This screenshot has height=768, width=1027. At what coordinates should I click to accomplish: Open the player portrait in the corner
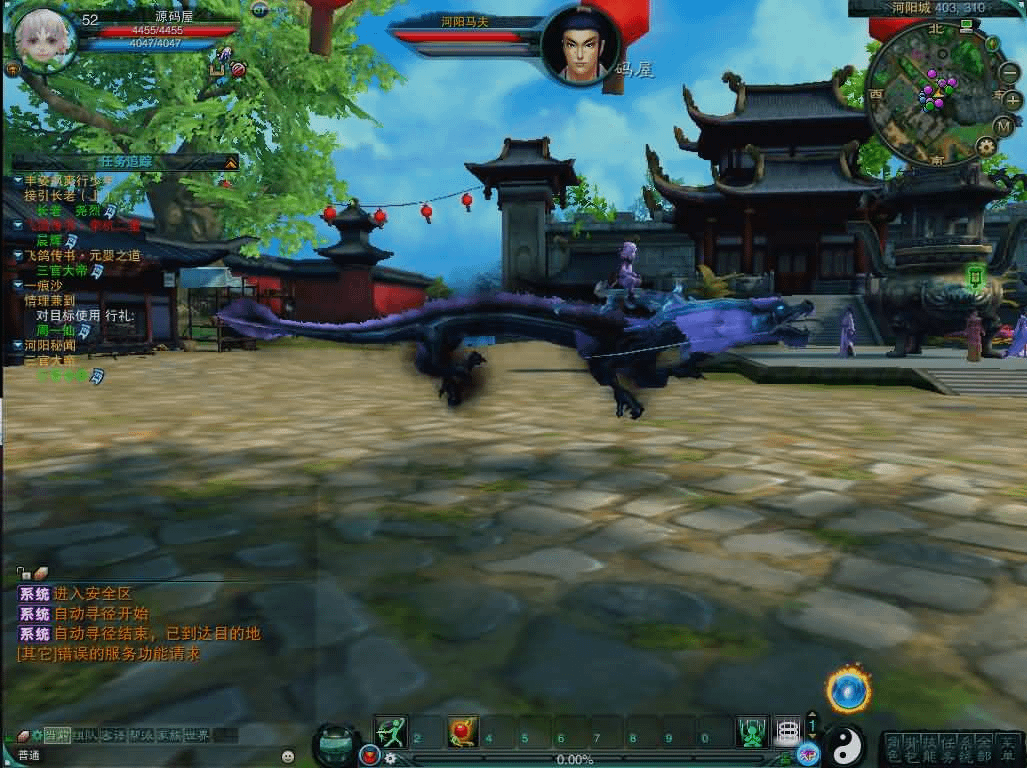coord(45,38)
